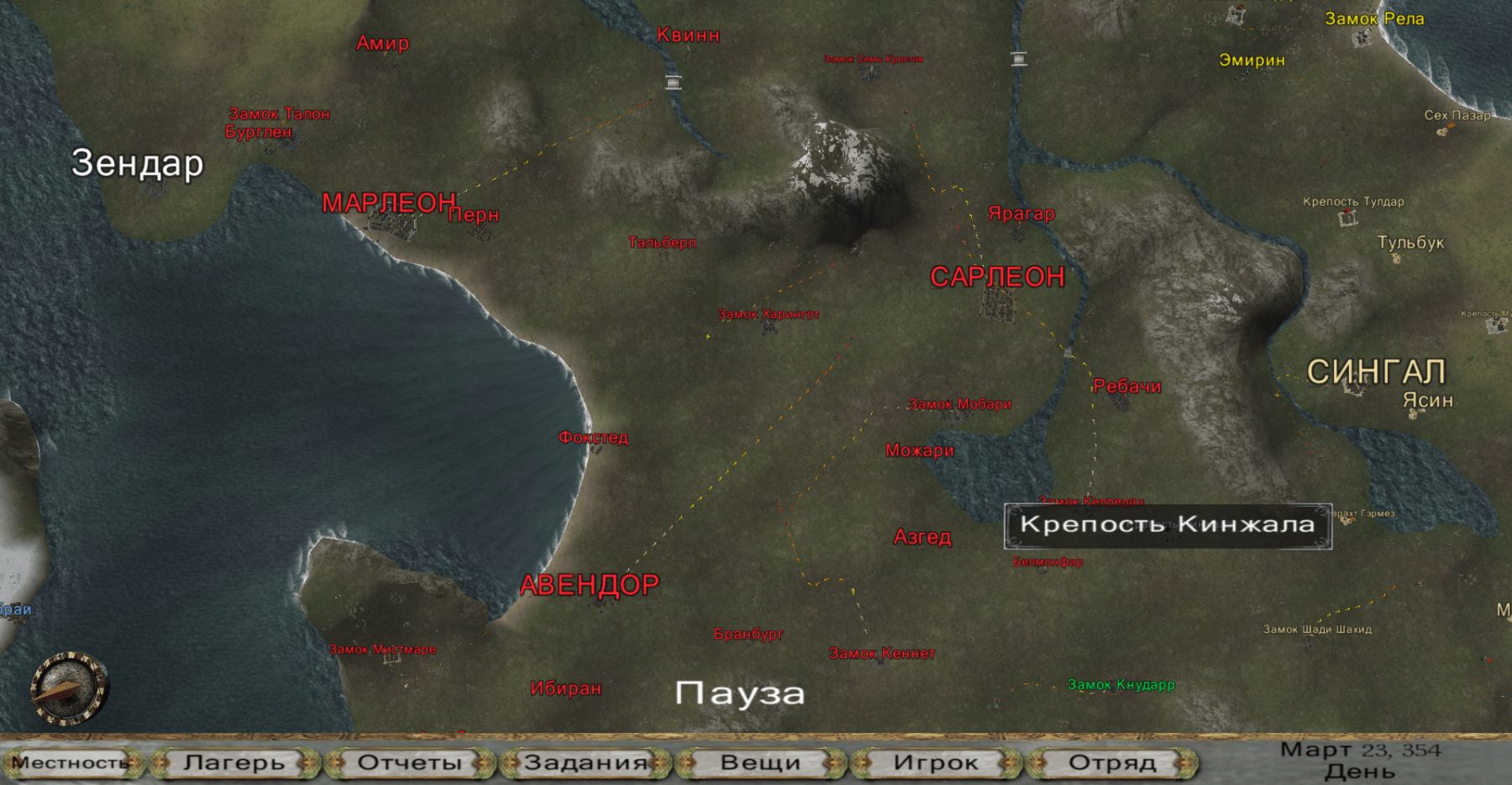Show the Отчеты reports screen

click(410, 762)
